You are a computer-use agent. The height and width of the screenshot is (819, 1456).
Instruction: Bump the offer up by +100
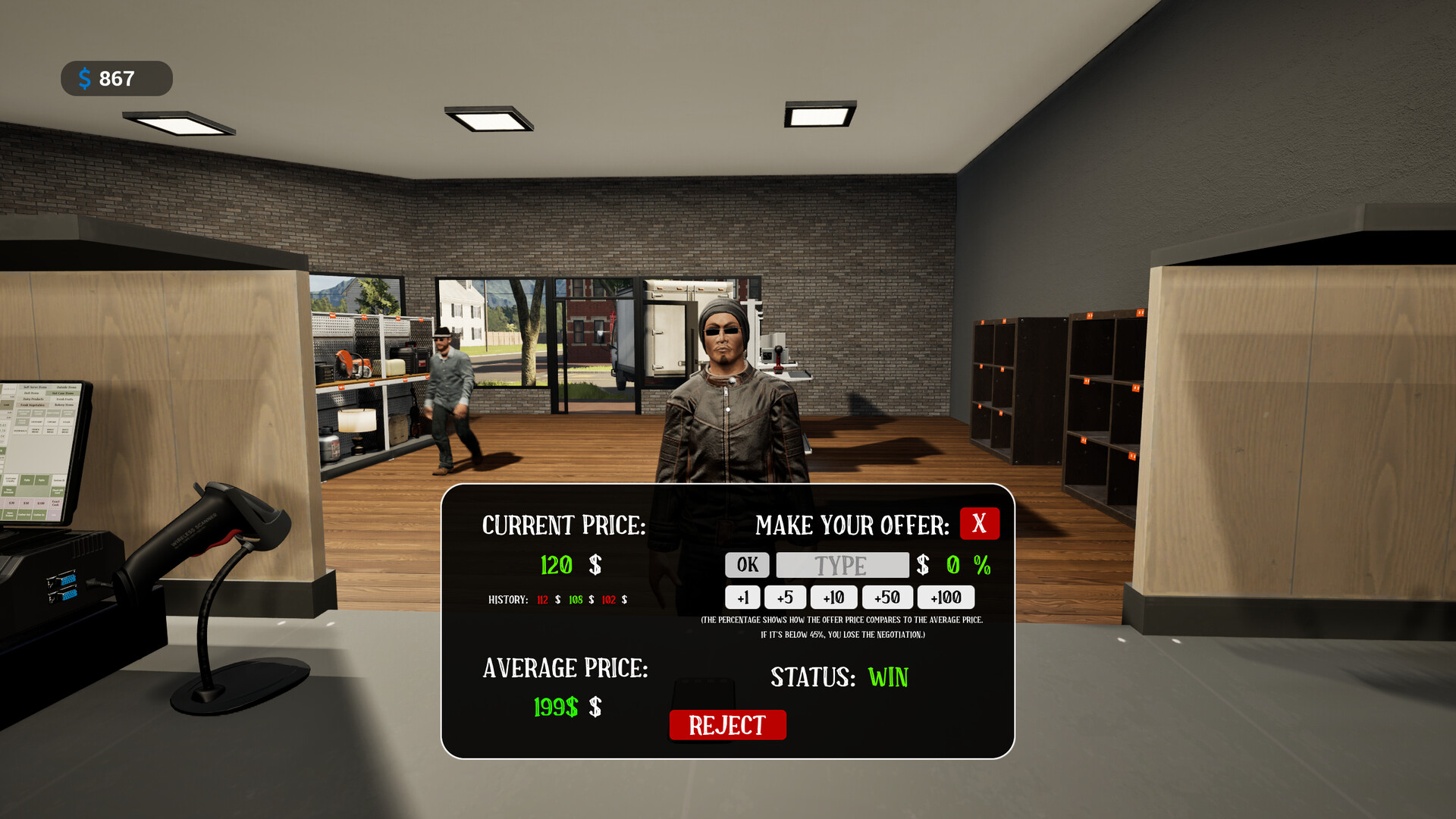[x=945, y=598]
